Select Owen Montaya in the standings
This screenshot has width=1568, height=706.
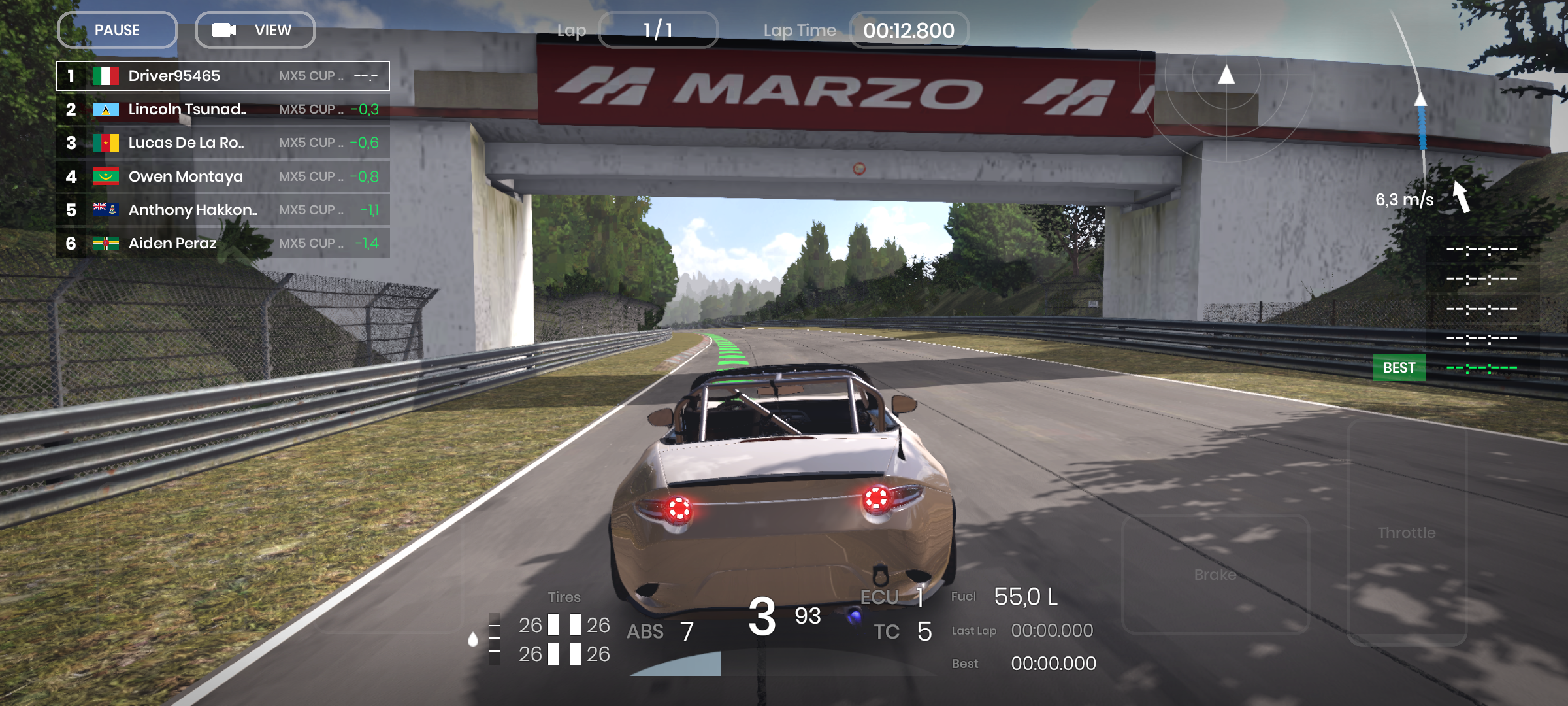pyautogui.click(x=223, y=176)
